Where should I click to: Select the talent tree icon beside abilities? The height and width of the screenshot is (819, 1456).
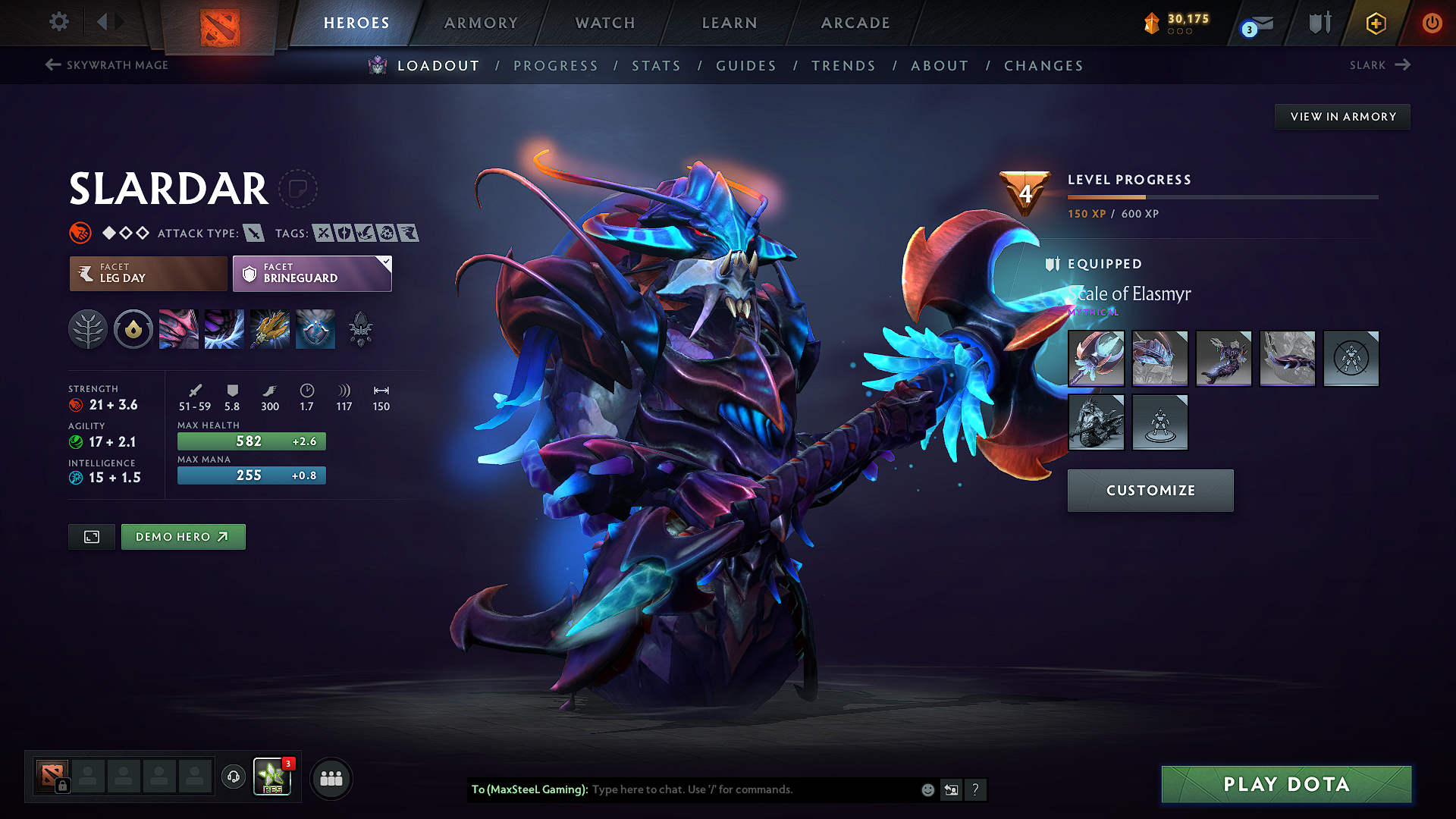pos(88,328)
